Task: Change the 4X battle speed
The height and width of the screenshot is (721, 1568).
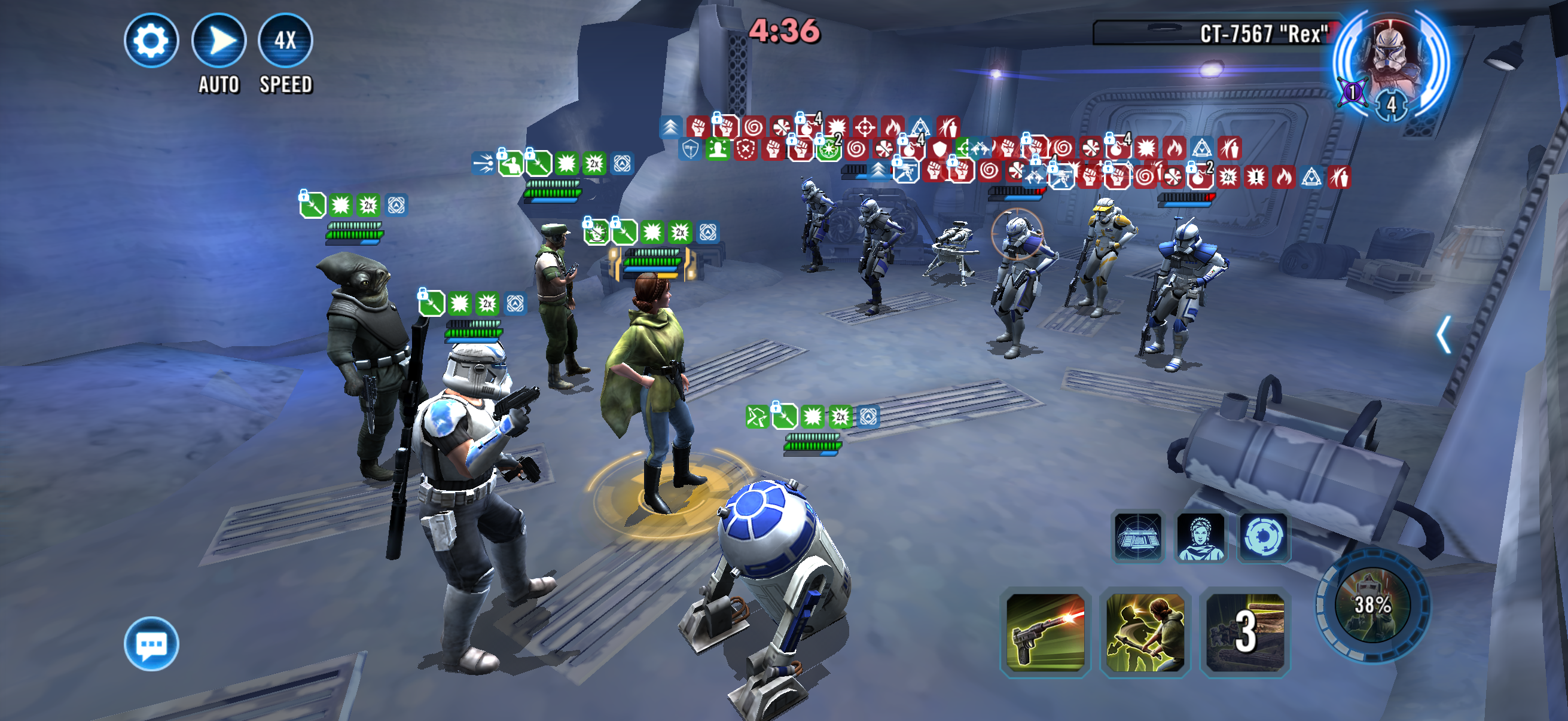Action: pos(285,41)
